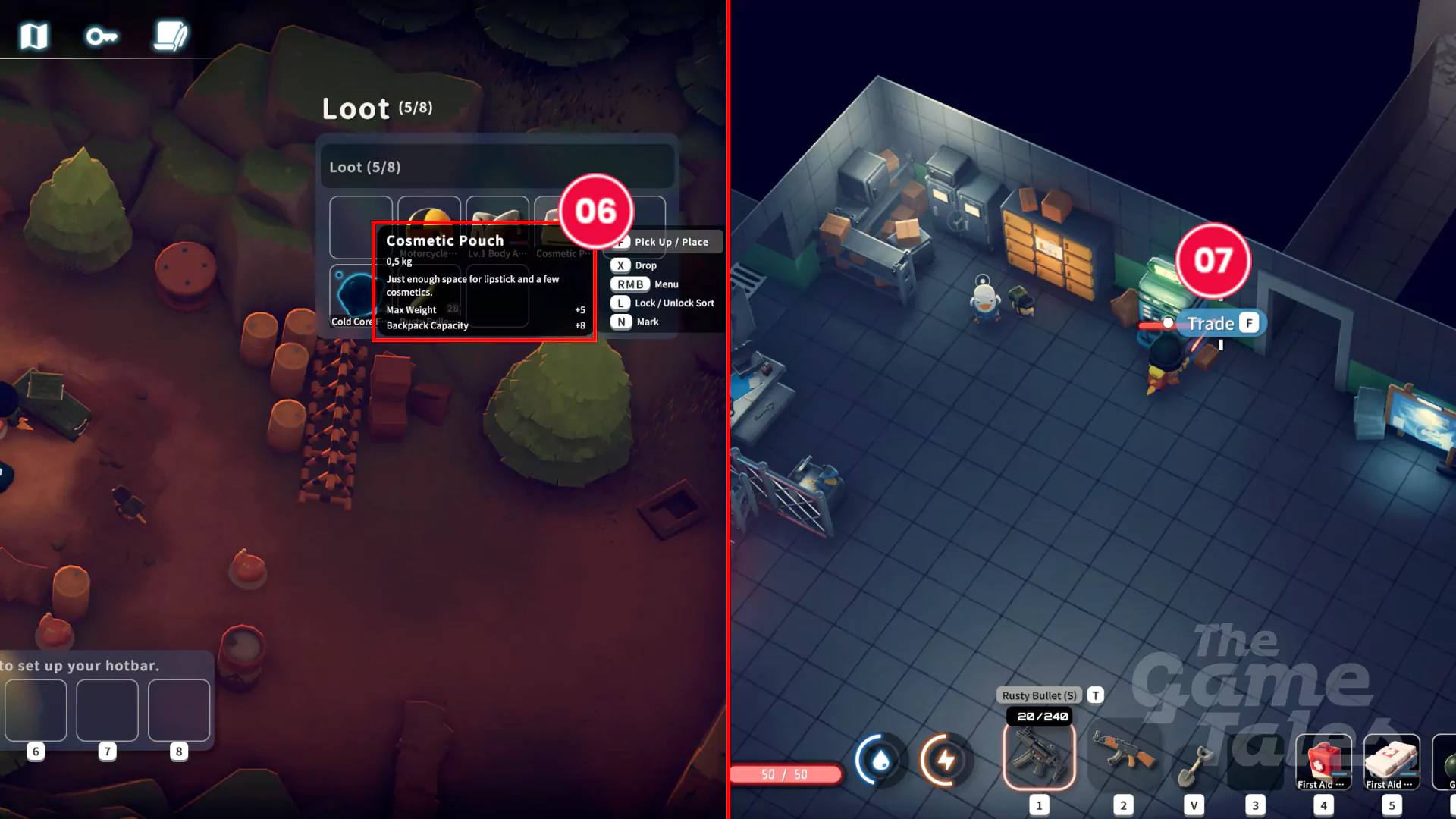Click the Rusty Bullet (S) ammo label
Image resolution: width=1456 pixels, height=819 pixels.
pos(1039,695)
